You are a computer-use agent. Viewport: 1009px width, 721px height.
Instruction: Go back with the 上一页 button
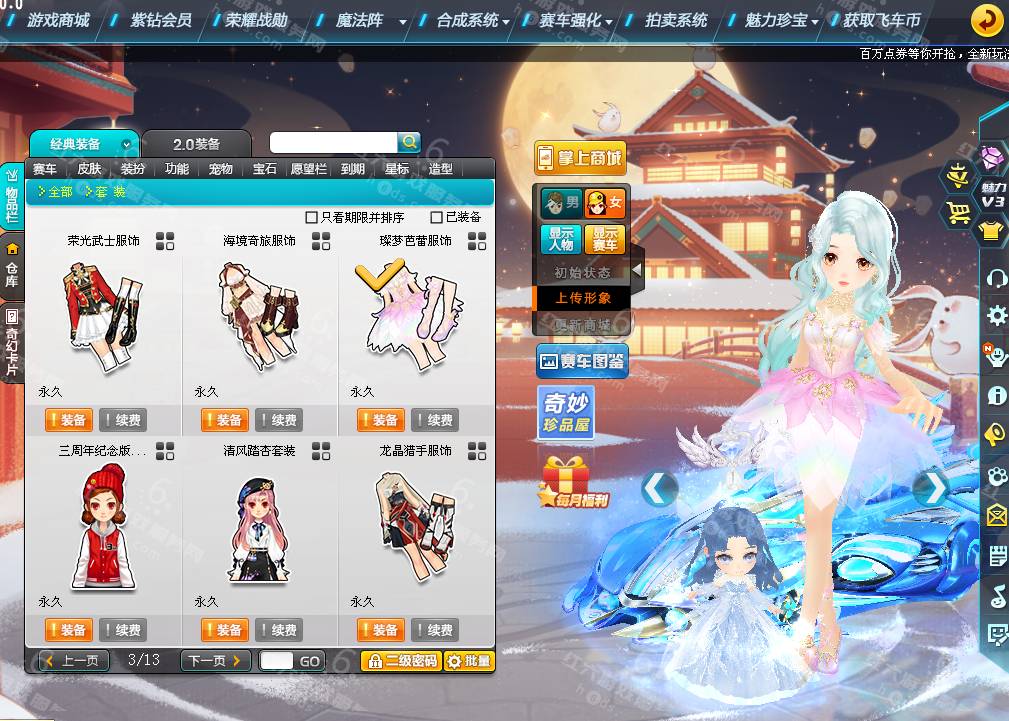point(73,660)
